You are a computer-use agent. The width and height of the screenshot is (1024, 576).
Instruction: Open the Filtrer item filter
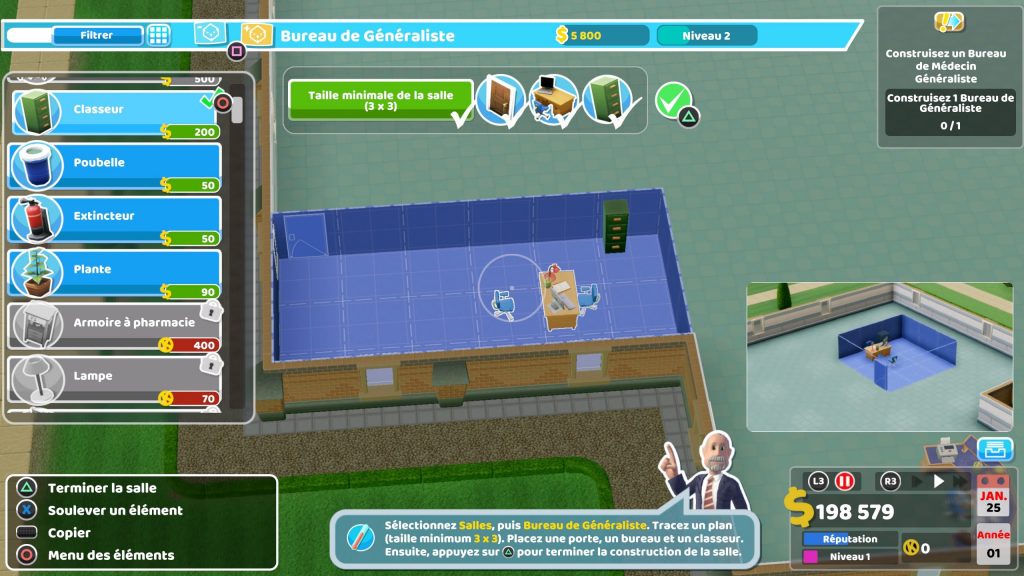coord(97,36)
